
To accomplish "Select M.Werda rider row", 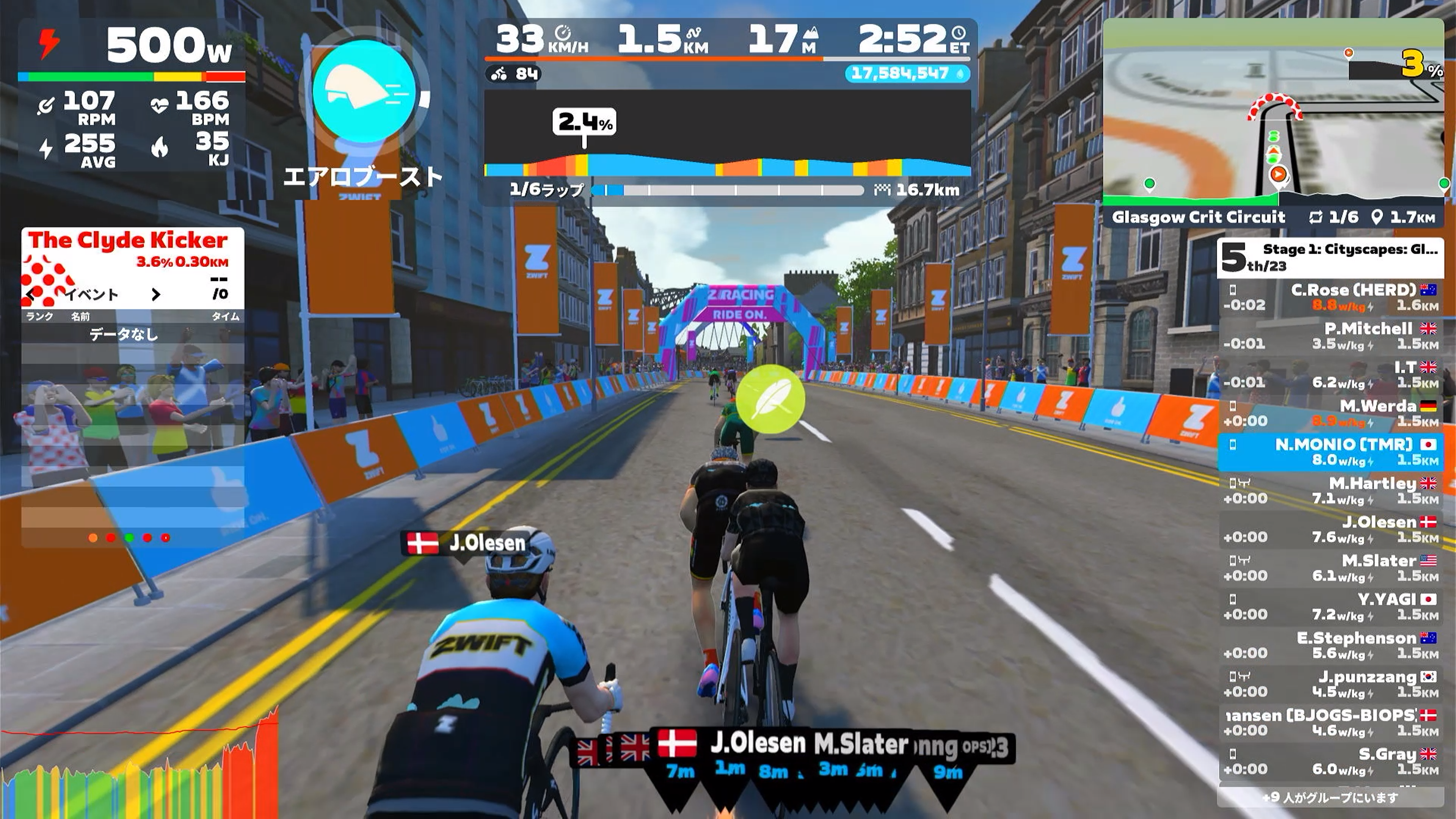I will [1330, 413].
